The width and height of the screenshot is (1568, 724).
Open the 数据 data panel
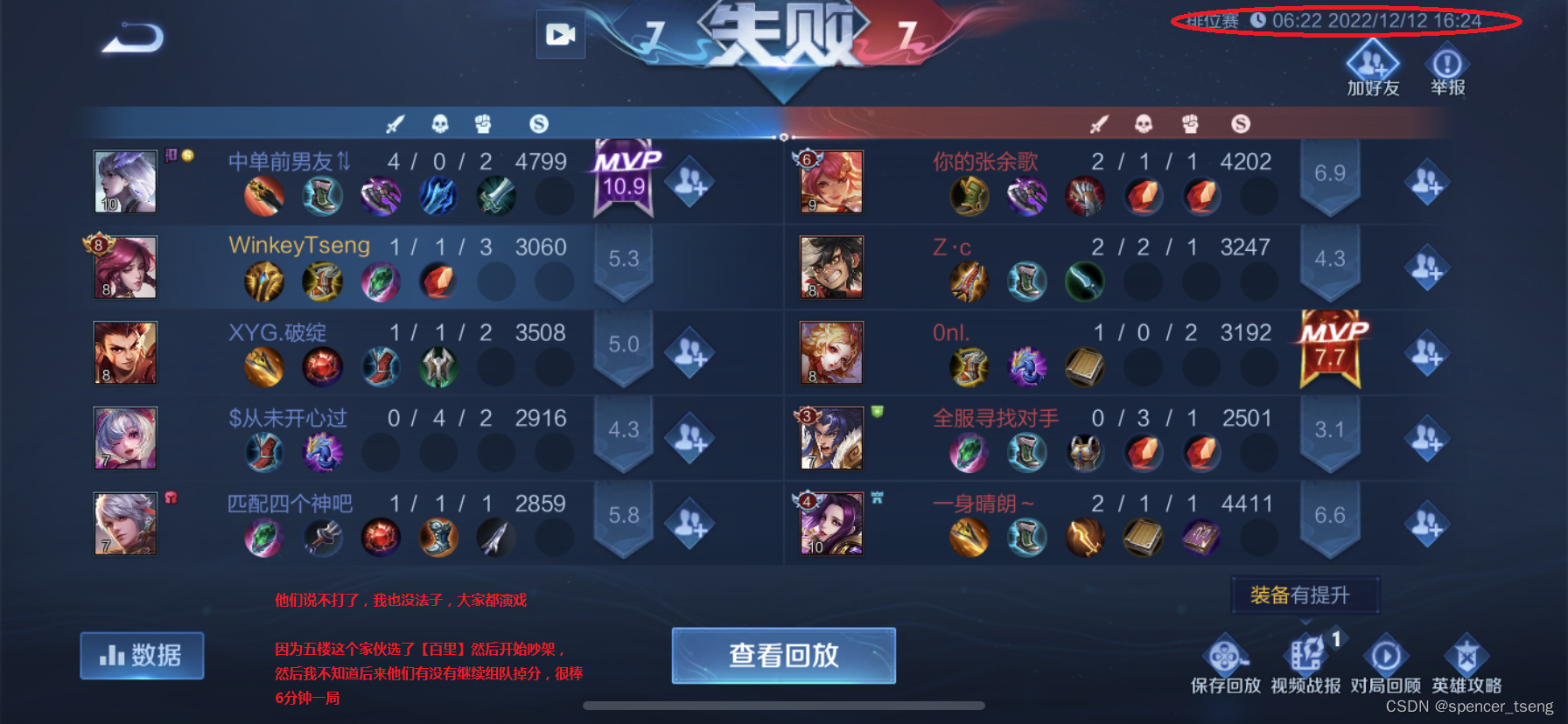[142, 655]
